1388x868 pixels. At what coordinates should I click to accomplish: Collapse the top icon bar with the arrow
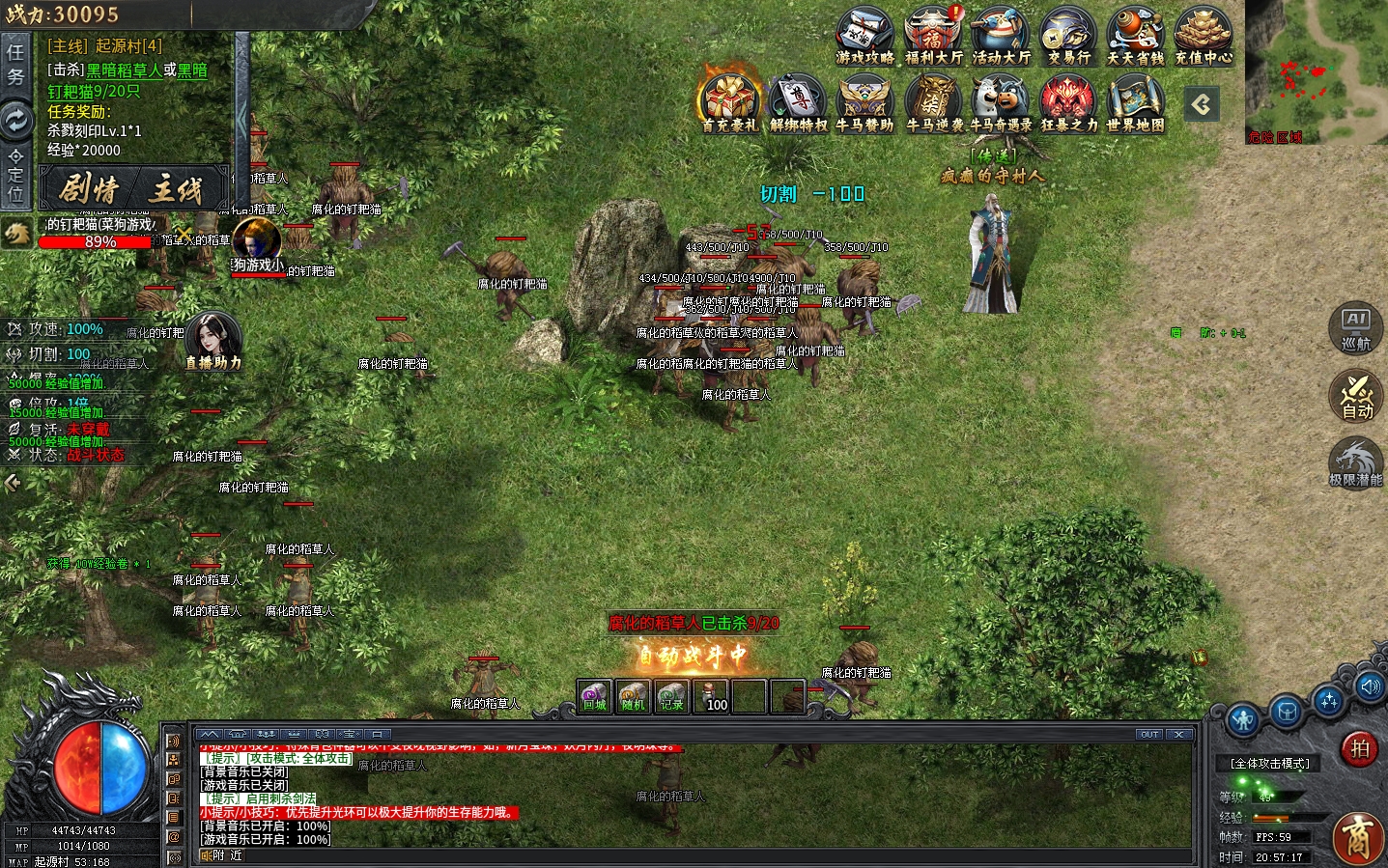coord(1202,104)
